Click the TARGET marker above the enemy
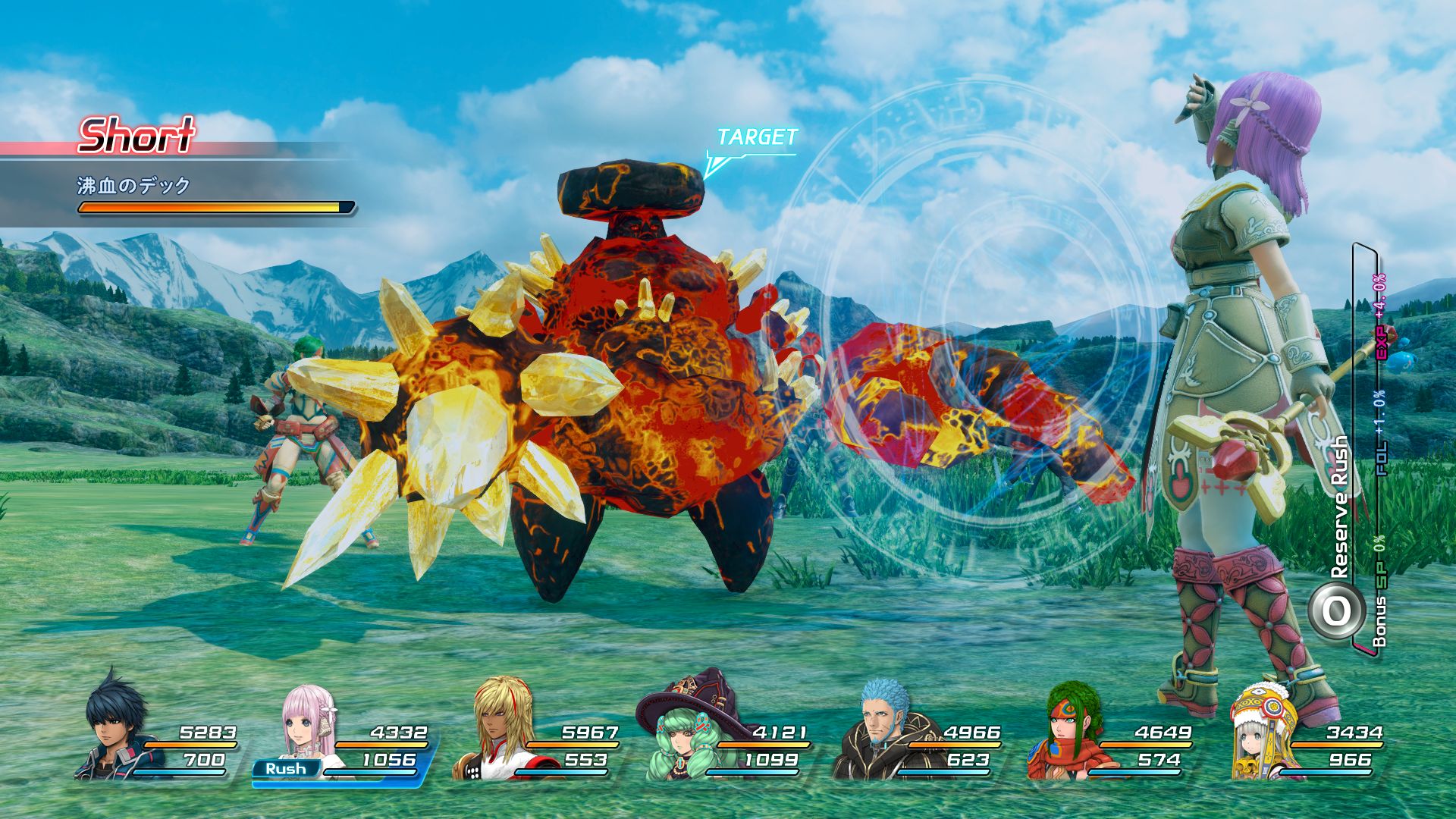 tap(756, 138)
